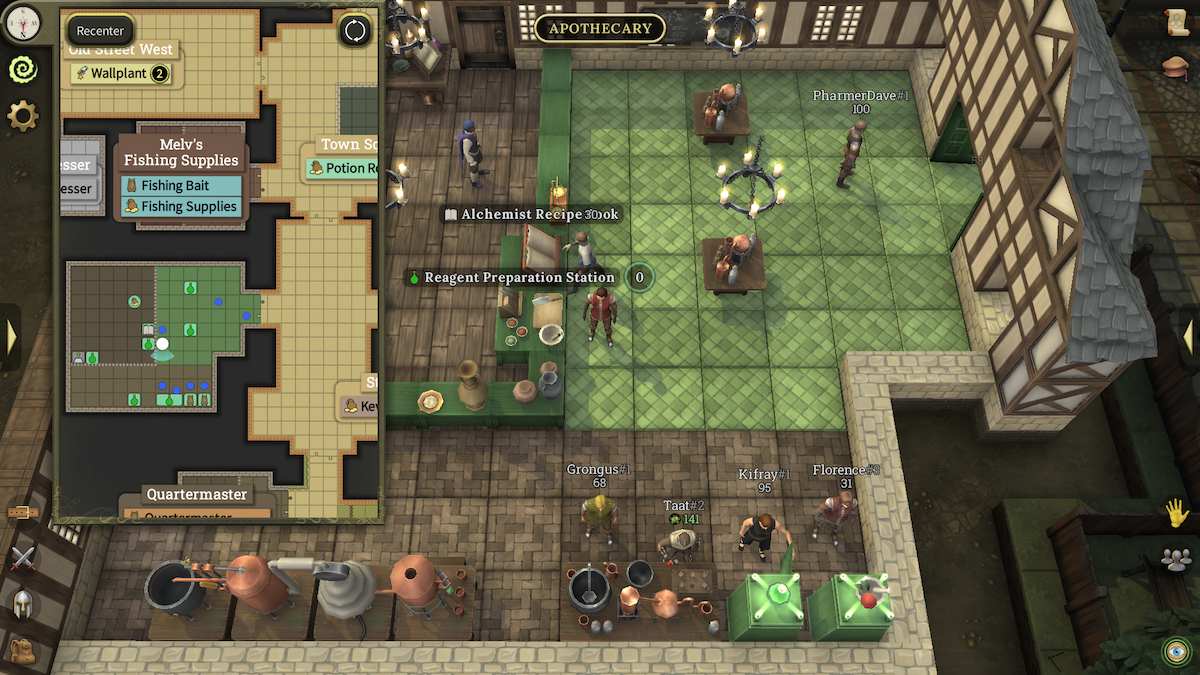Select the Reagent Preparation Station label

pyautogui.click(x=519, y=277)
